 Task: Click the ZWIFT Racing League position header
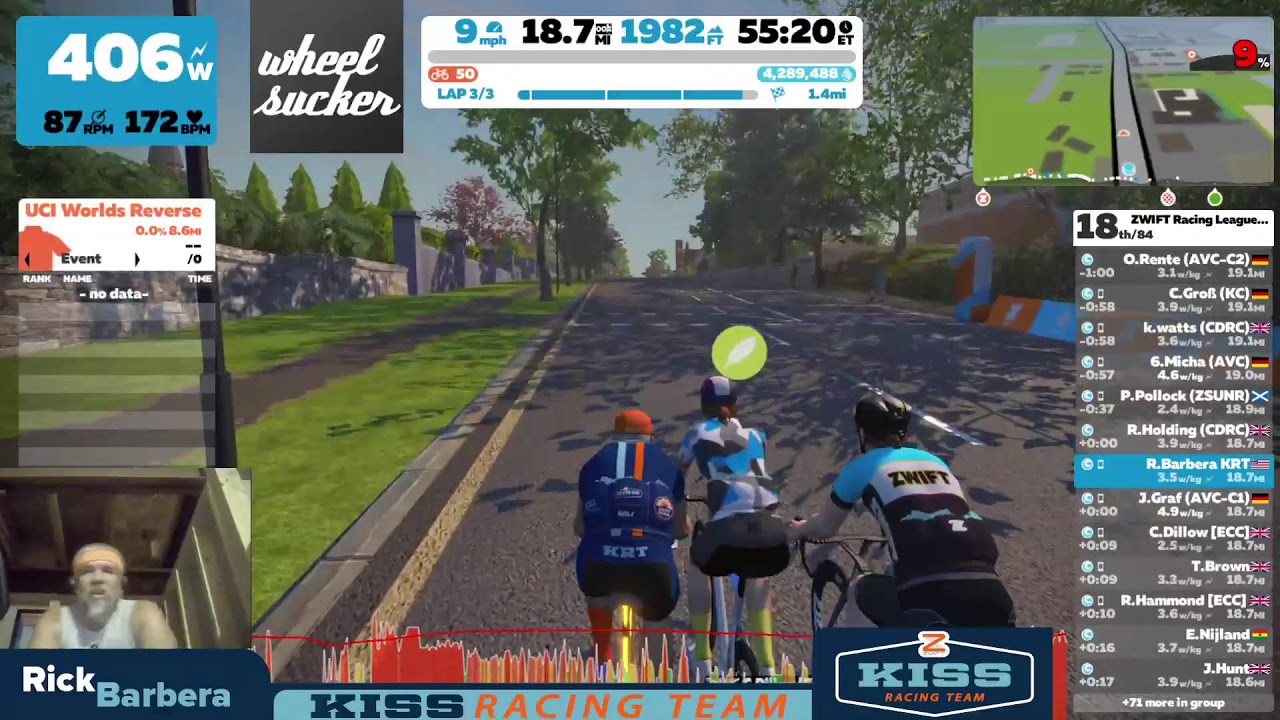[1172, 227]
